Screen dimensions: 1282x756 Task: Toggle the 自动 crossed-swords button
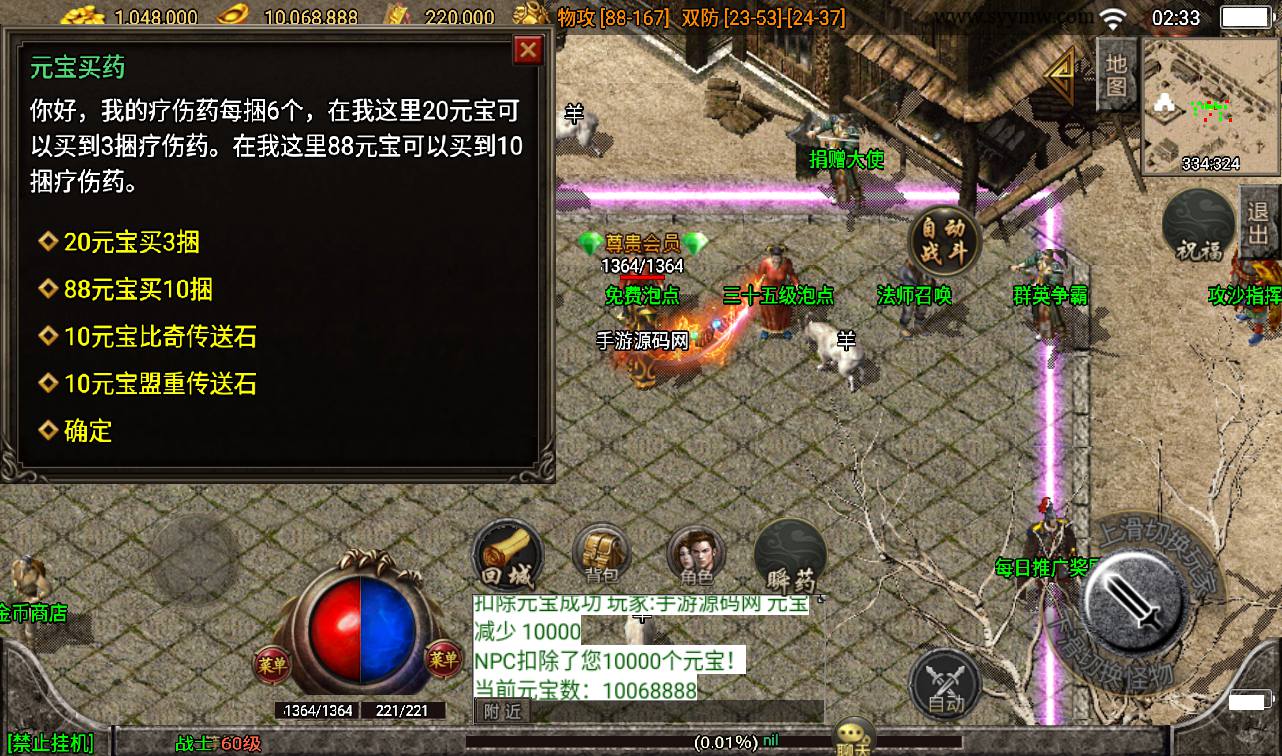tap(945, 684)
